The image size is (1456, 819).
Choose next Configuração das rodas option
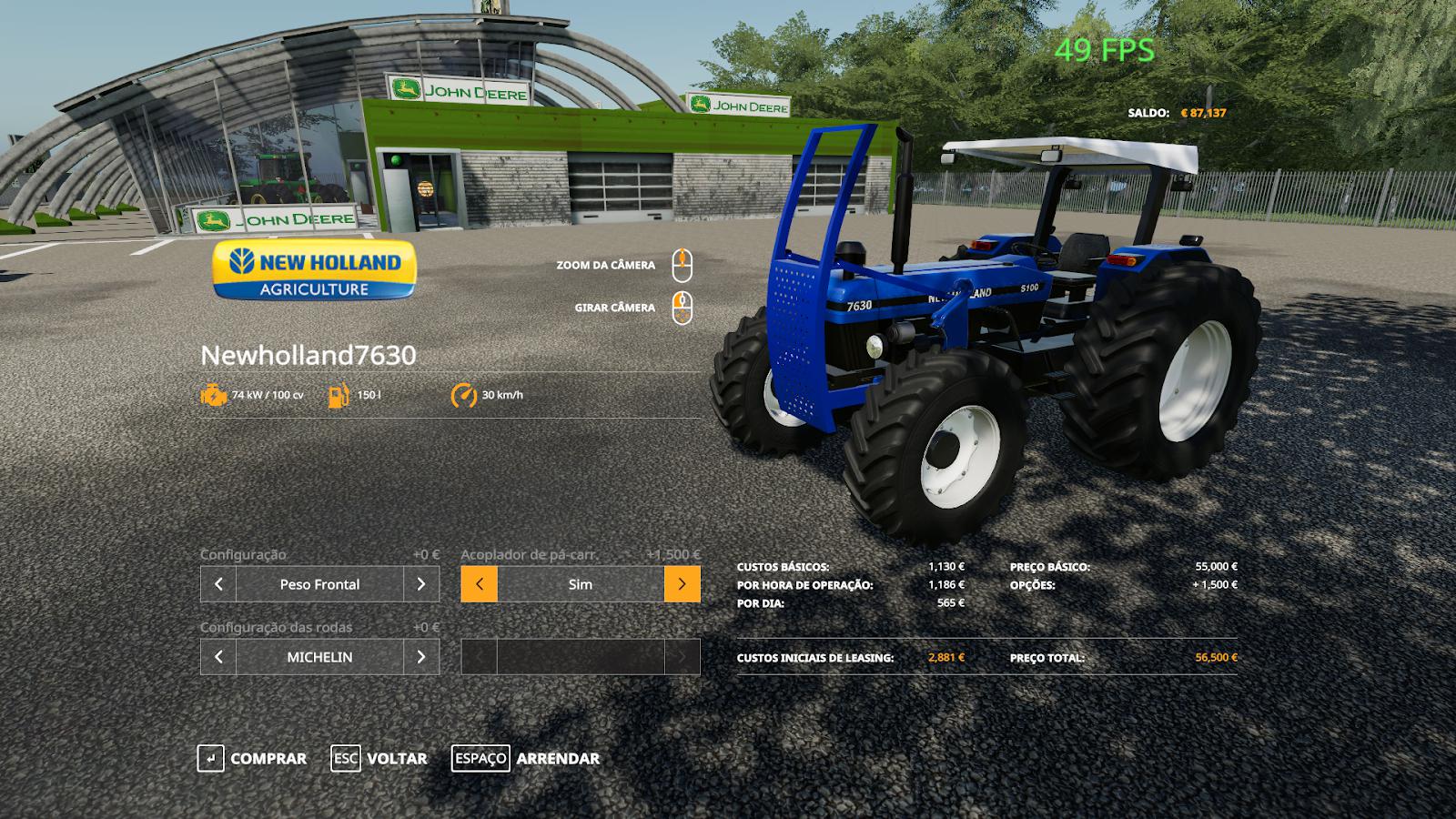[x=421, y=657]
